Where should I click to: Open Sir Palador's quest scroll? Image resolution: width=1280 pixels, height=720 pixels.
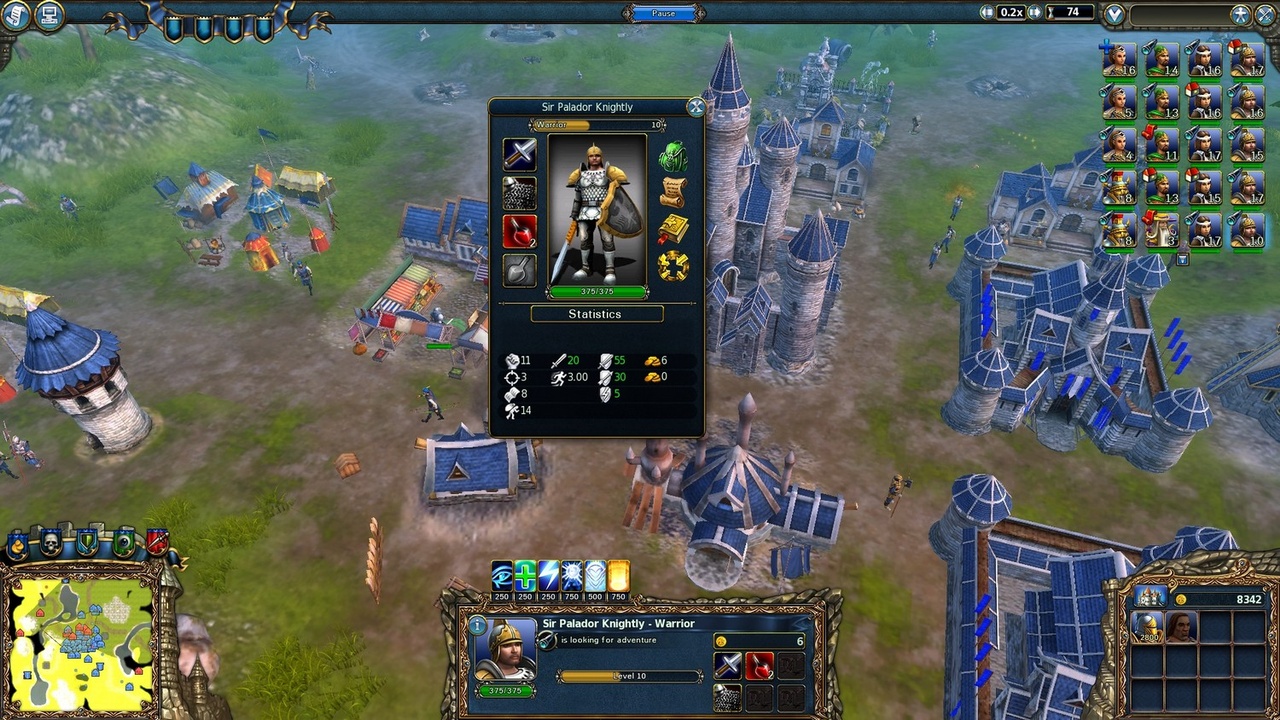coord(675,190)
